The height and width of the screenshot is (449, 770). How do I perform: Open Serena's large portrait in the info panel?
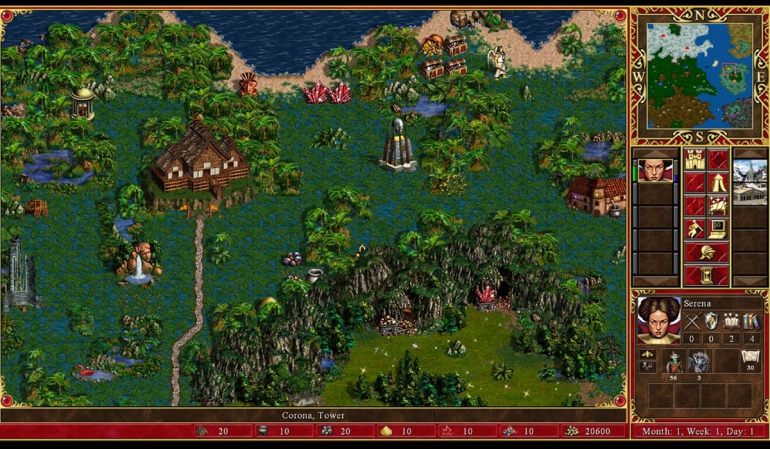[657, 319]
